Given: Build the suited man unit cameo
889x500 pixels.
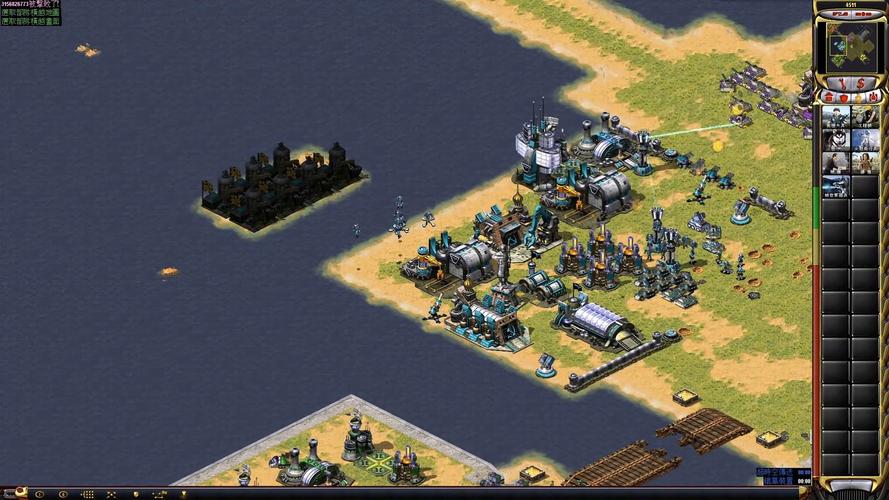Looking at the screenshot, I should (836, 163).
